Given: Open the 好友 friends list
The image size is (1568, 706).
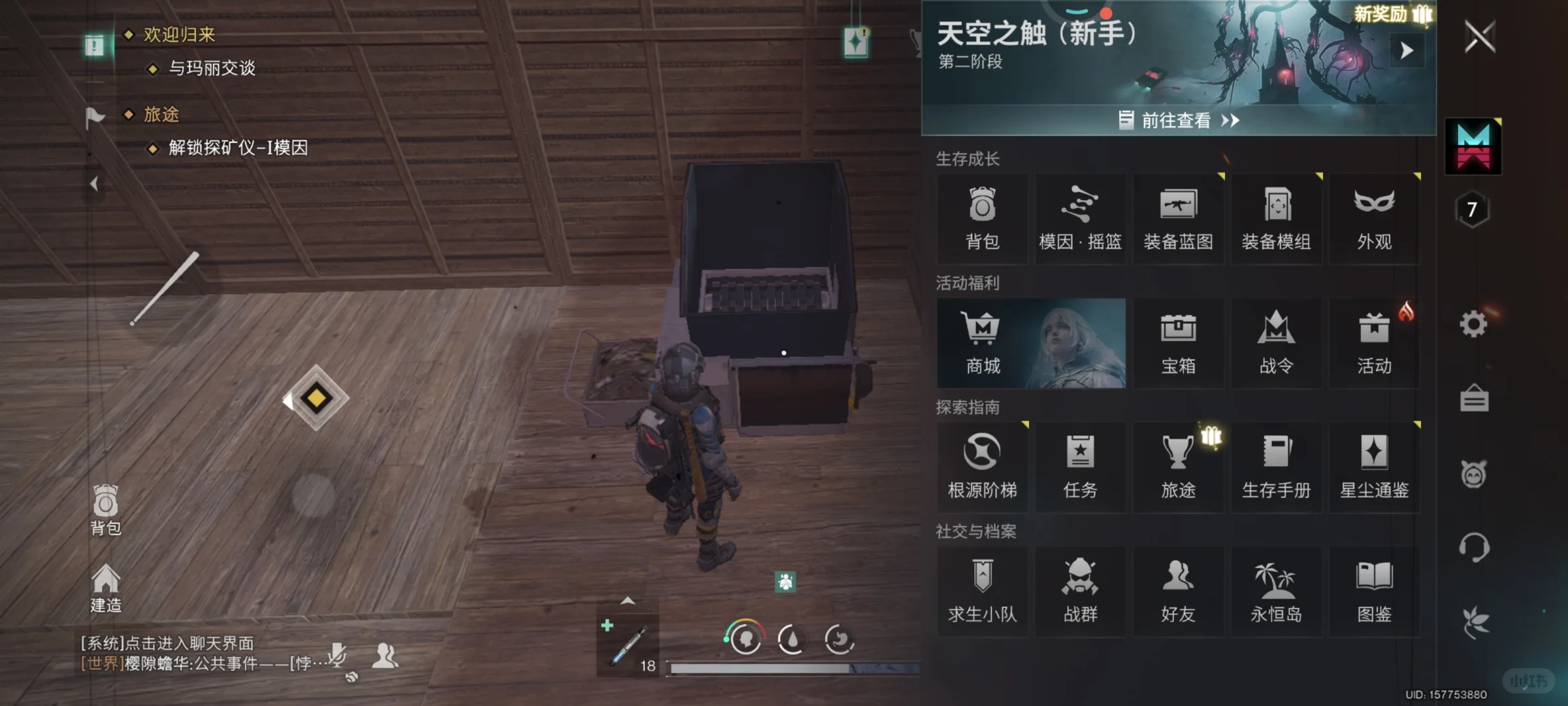Looking at the screenshot, I should click(x=1179, y=590).
